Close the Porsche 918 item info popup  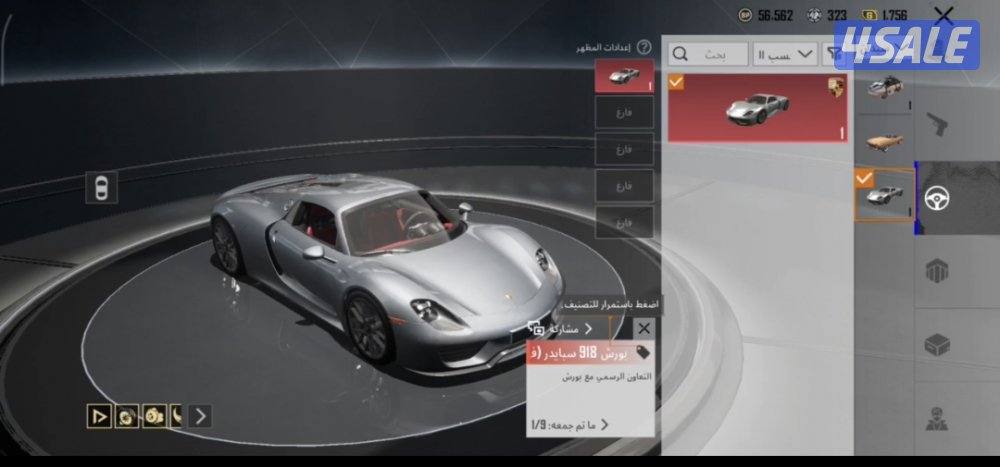(x=644, y=328)
